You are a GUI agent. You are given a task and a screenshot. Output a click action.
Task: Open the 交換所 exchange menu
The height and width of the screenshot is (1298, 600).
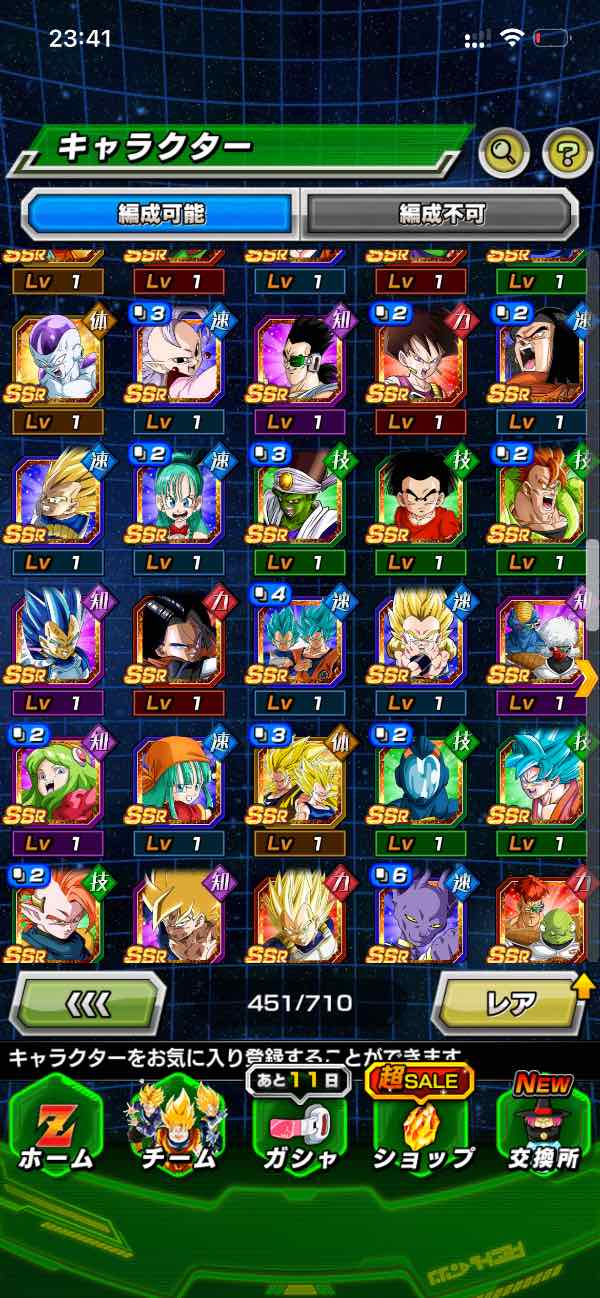click(543, 1125)
